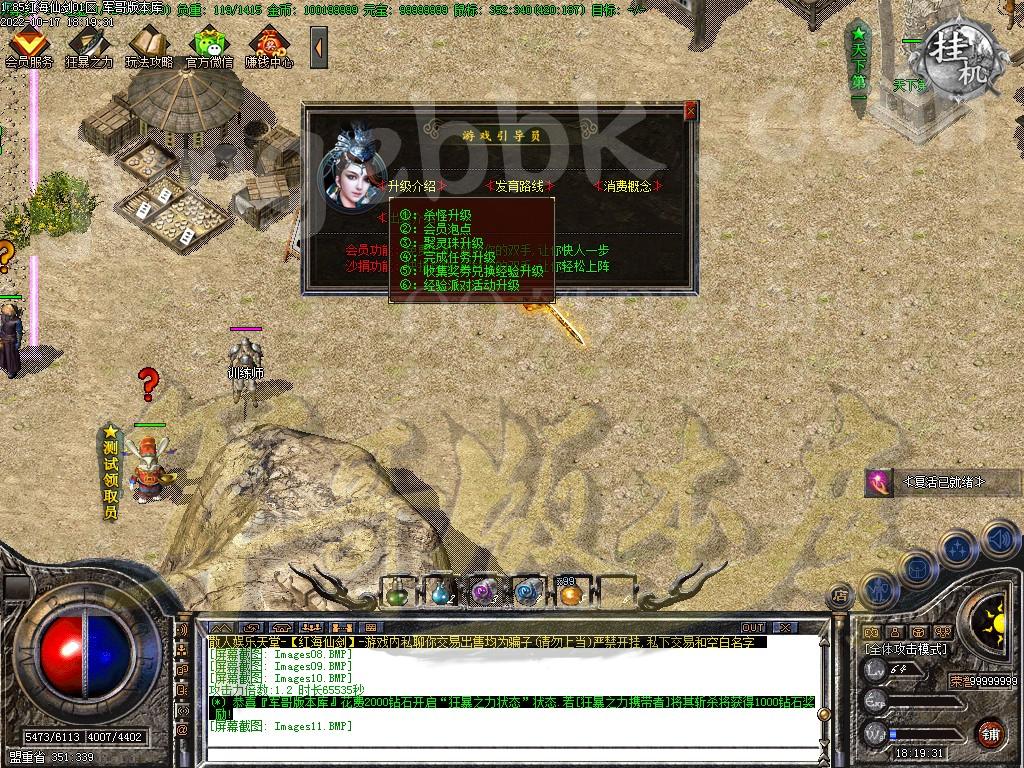1024x768 pixels.
Task: Open the 玩法攻略 strategy guide book
Action: pos(149,46)
